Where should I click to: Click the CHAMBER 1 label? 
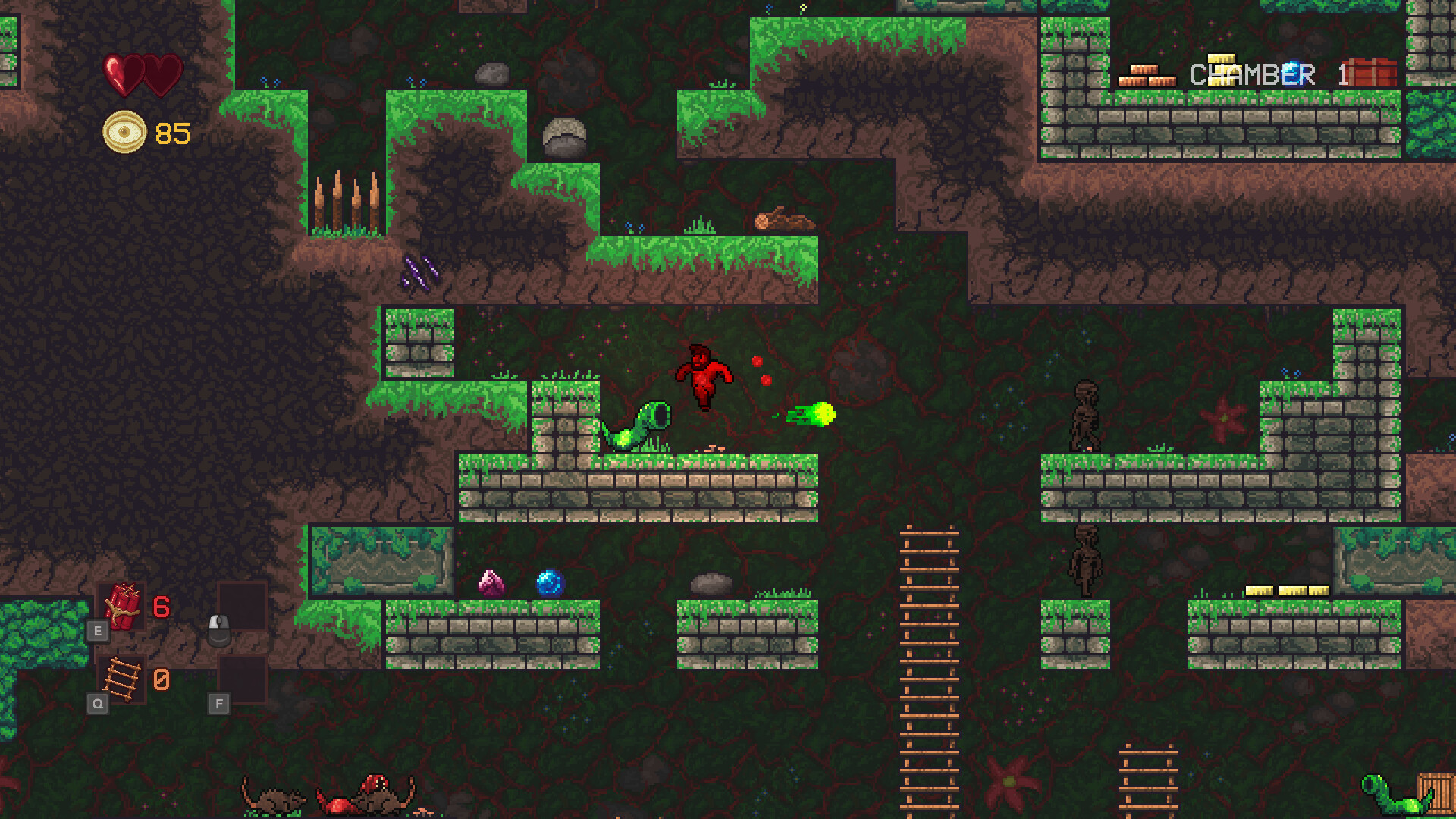(x=1251, y=74)
